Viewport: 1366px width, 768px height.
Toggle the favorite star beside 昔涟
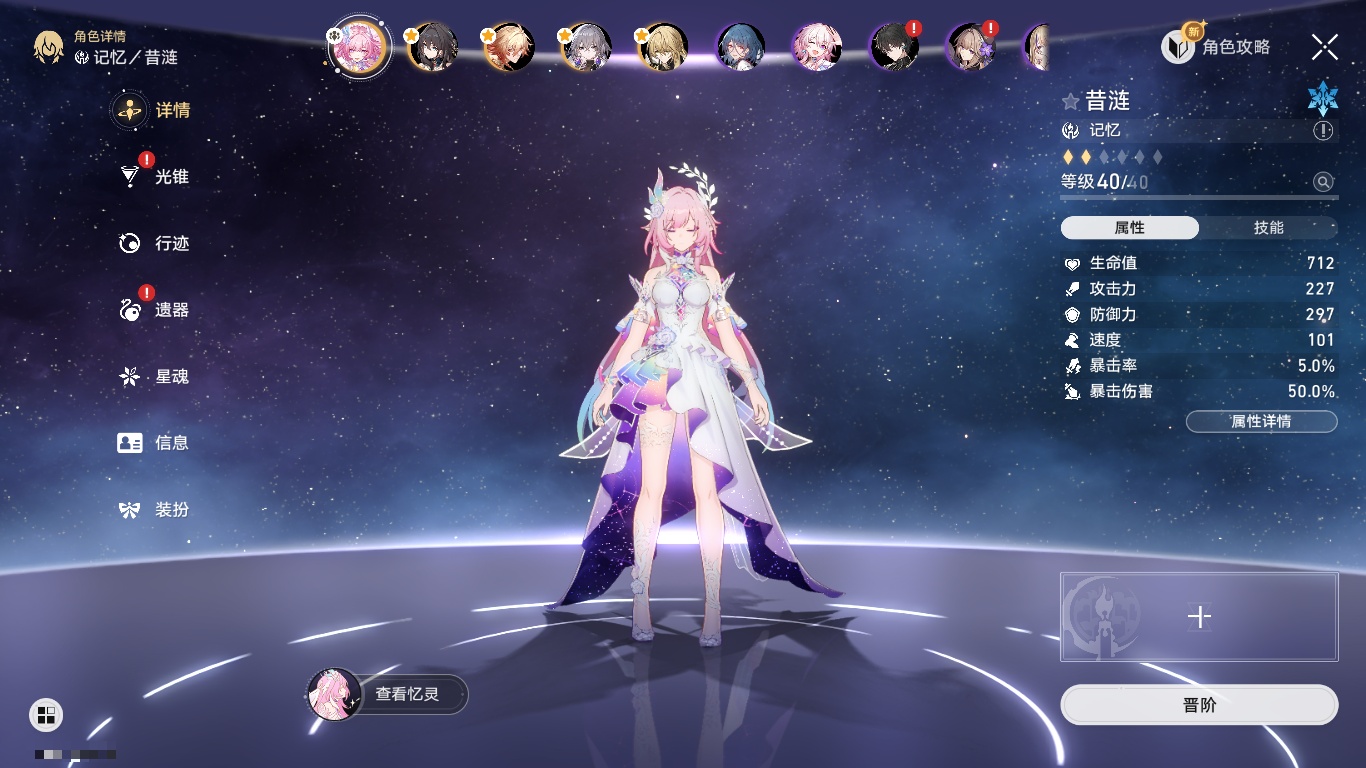(1071, 101)
